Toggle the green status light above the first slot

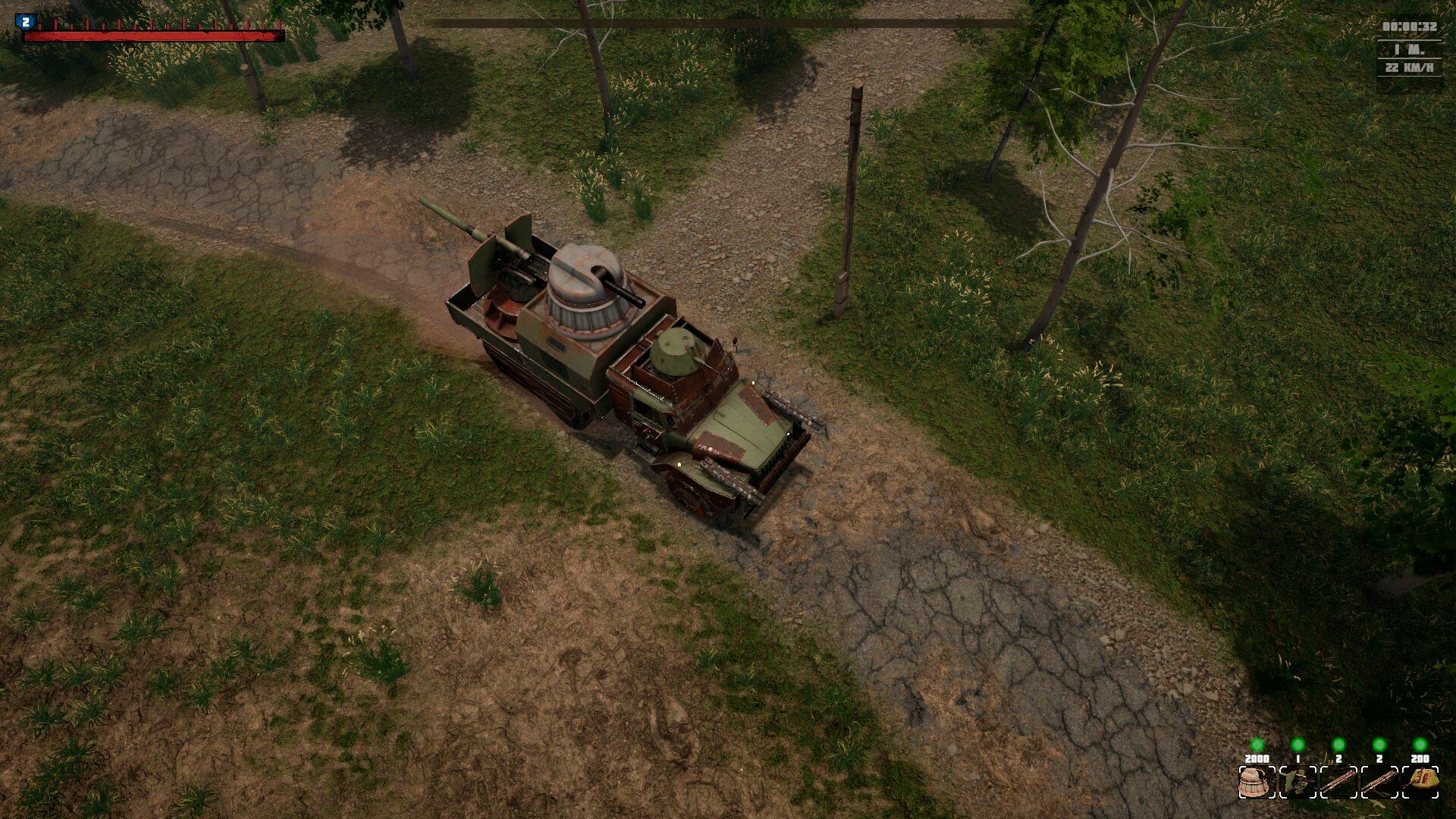point(1257,744)
